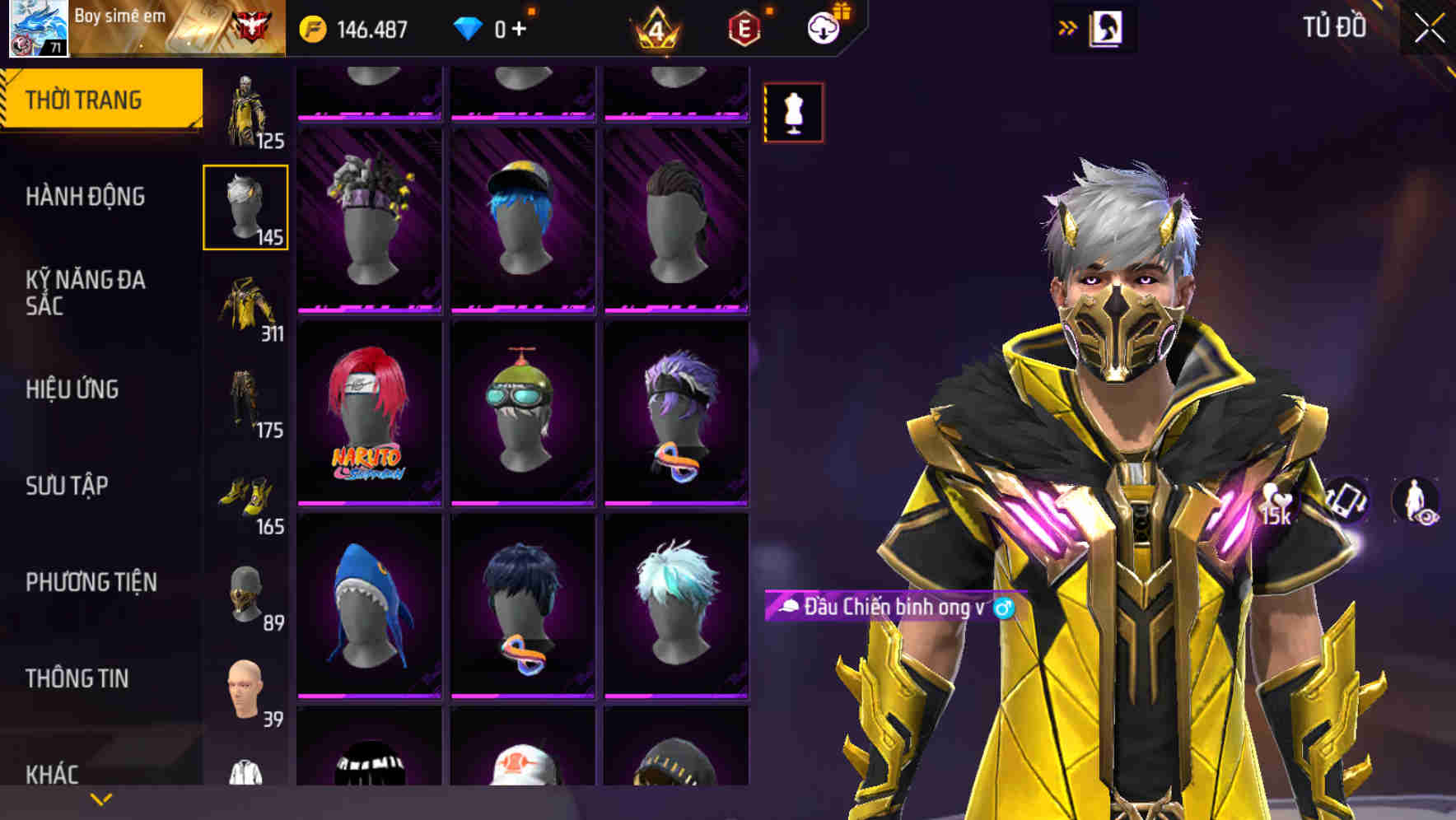Click the profile card icon near top right
1456x820 pixels.
click(x=1108, y=27)
